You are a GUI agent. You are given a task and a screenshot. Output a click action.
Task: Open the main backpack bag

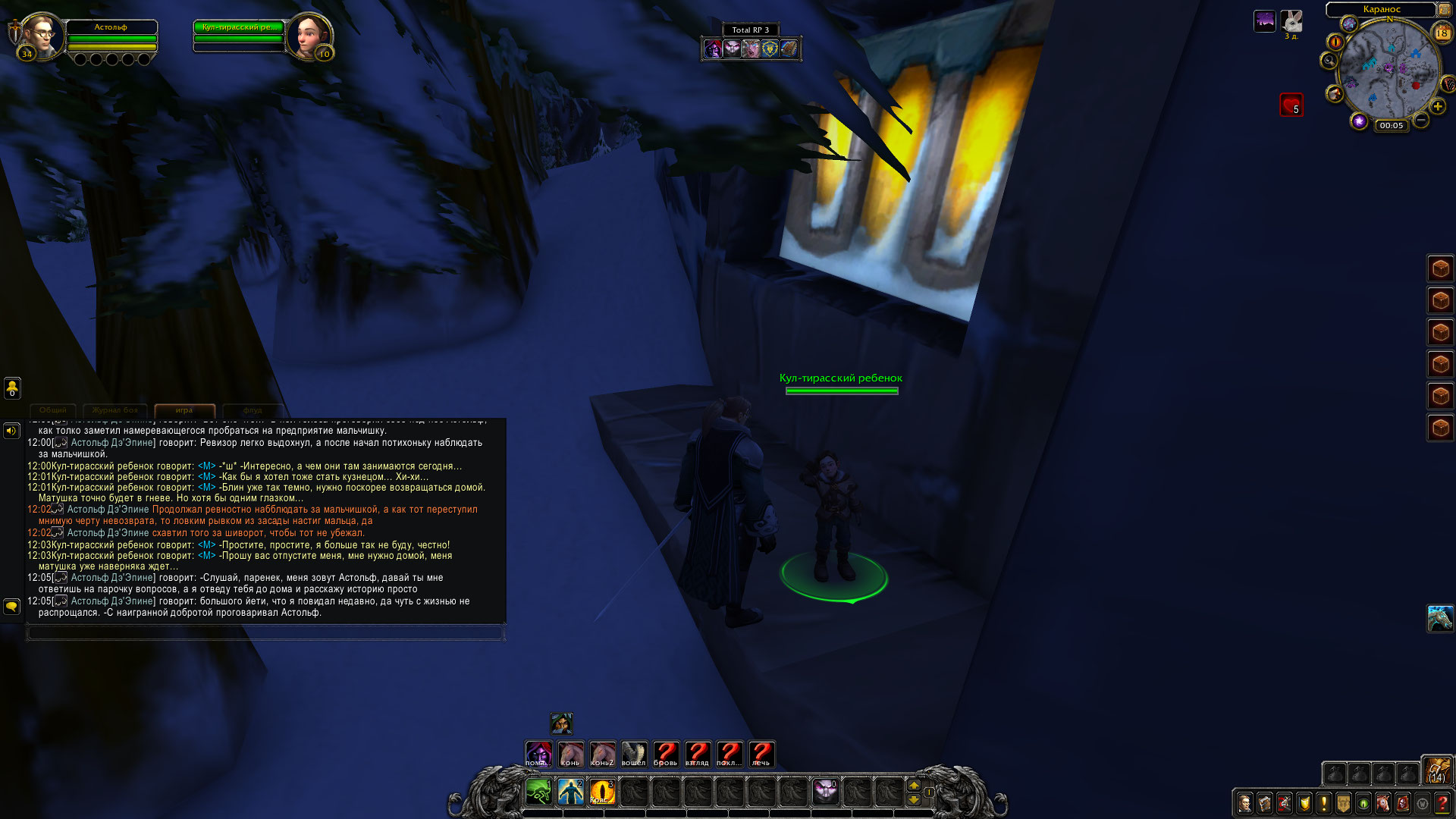click(x=1436, y=770)
